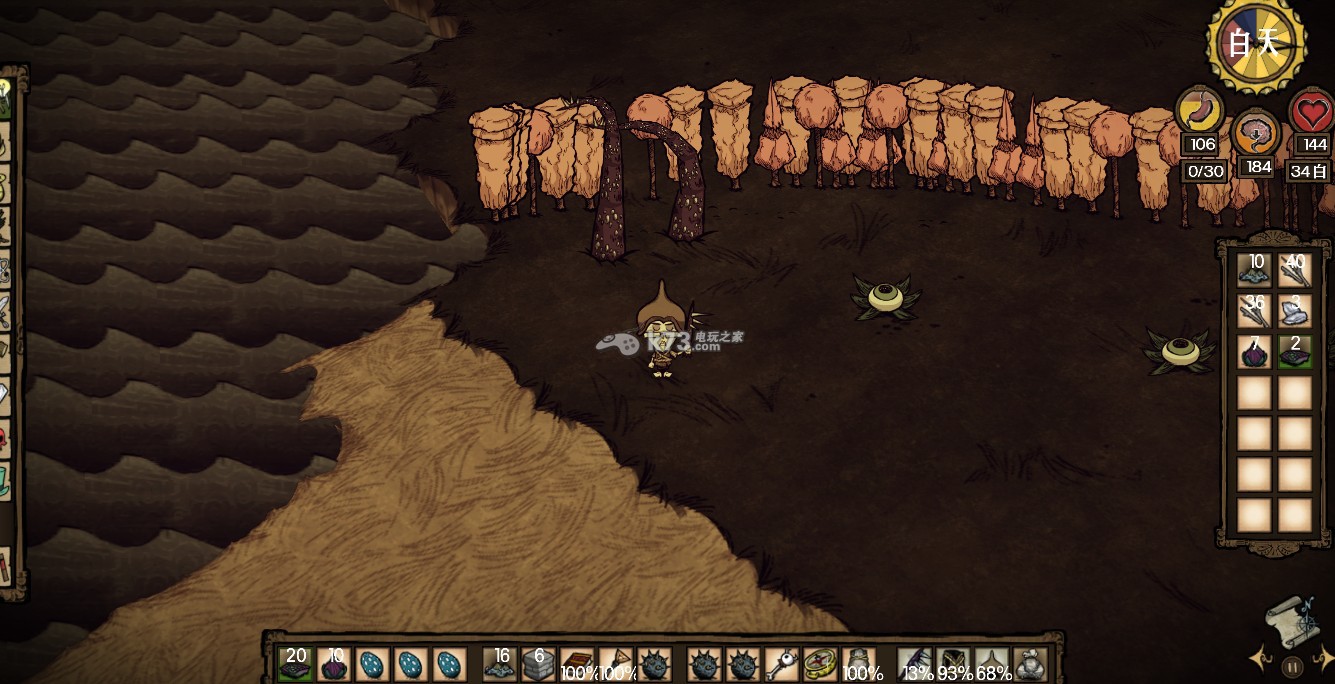Select the cut stone stack of 6
Image resolution: width=1335 pixels, height=684 pixels.
coord(539,664)
